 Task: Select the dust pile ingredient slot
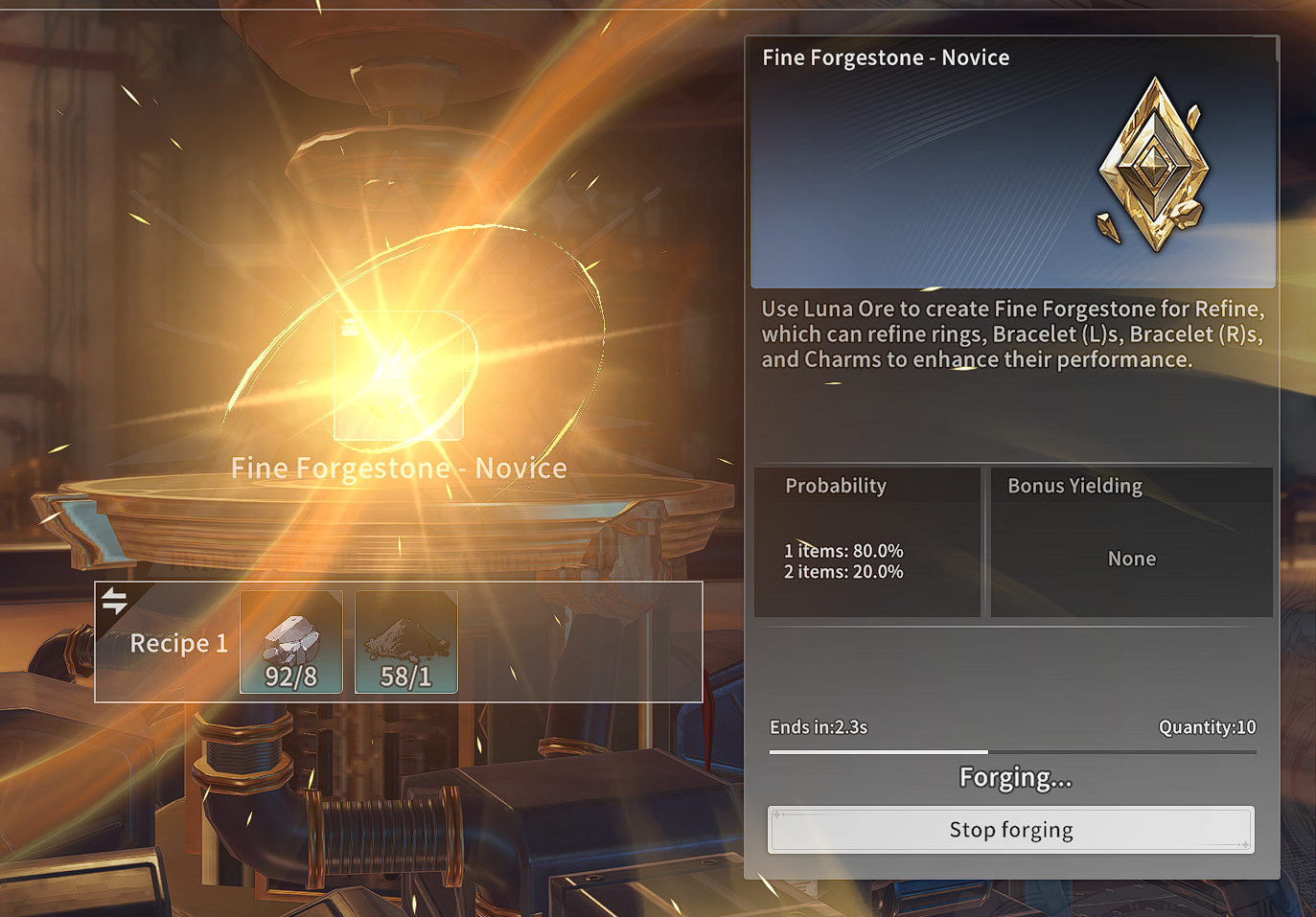click(405, 642)
